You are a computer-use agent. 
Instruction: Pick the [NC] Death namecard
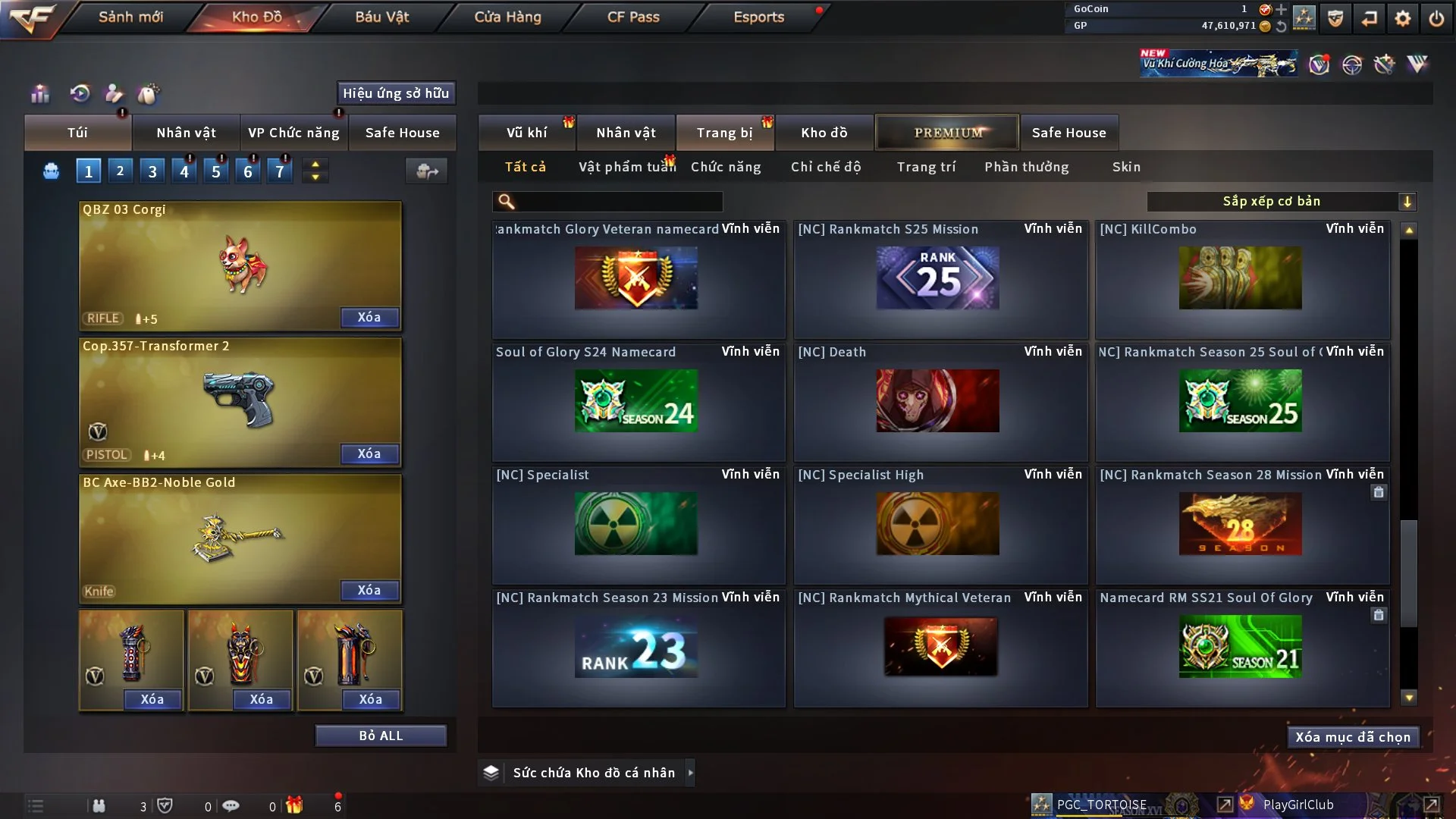(x=939, y=402)
